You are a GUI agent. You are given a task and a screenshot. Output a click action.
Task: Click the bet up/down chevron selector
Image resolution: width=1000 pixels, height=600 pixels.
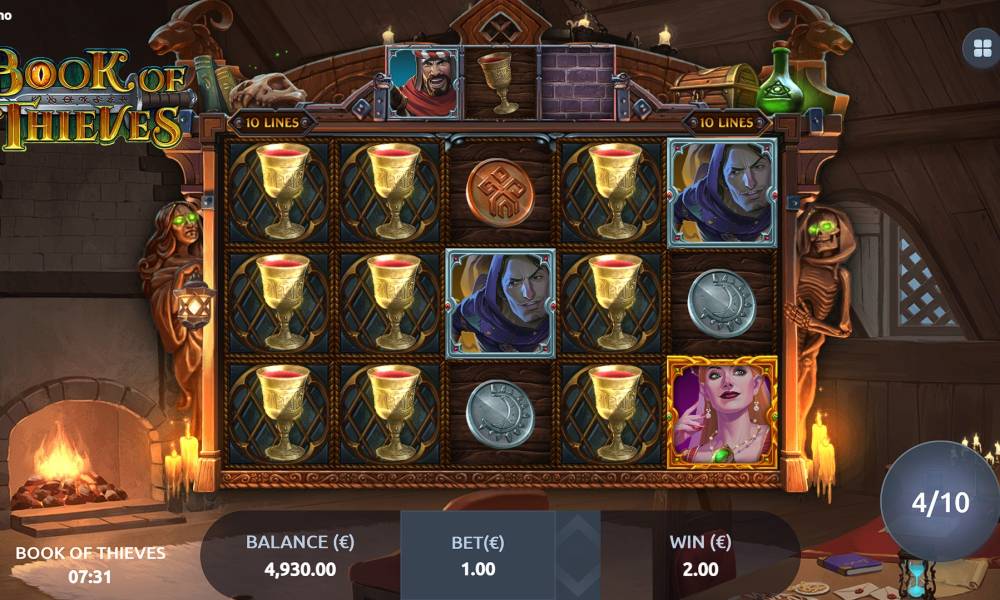[x=578, y=555]
